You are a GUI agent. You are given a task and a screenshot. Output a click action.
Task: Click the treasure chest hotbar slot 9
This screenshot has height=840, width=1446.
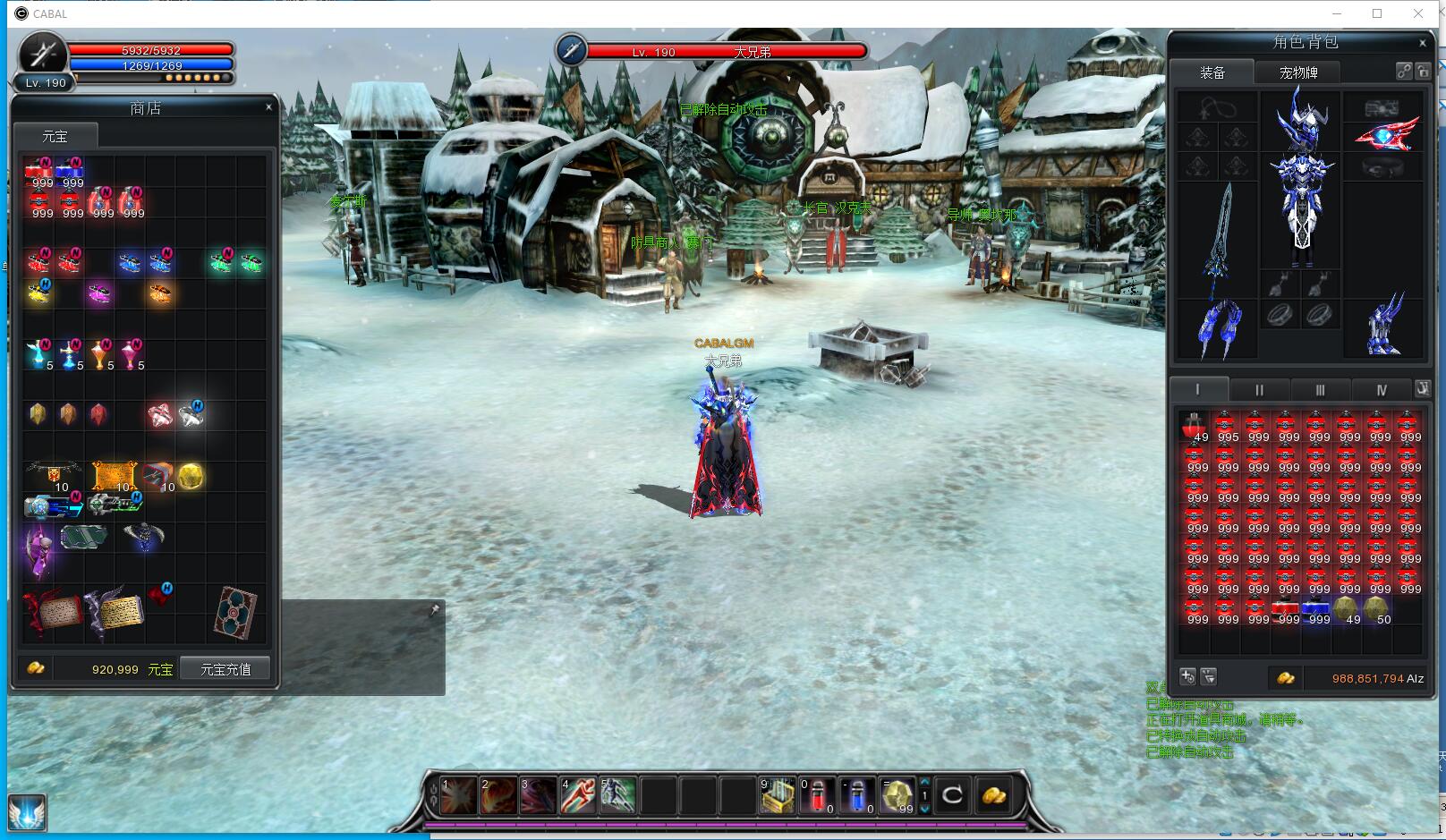point(777,795)
